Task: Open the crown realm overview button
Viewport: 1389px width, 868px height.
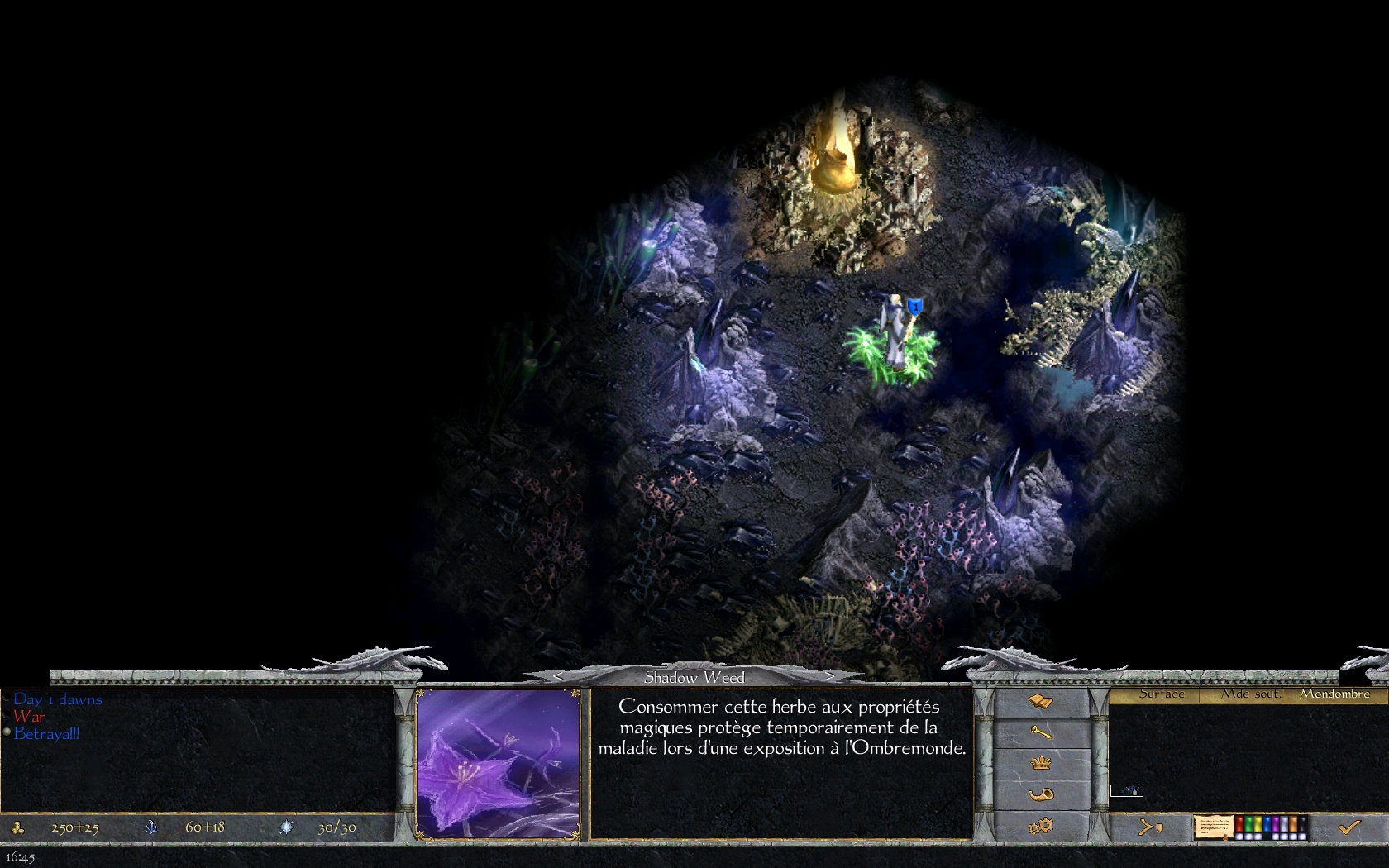Action: pyautogui.click(x=1041, y=763)
